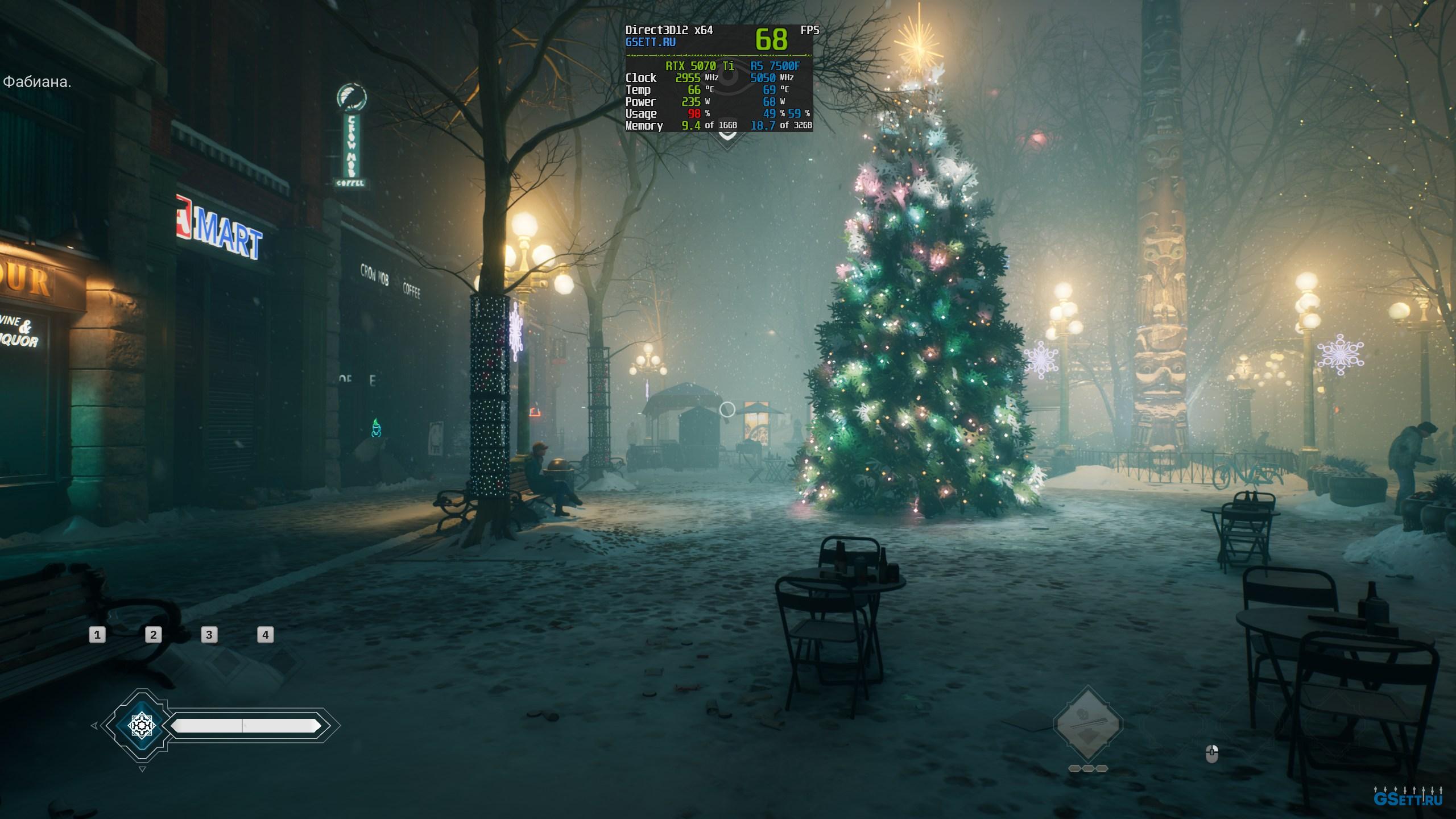Open the GSETT.RU link in the performance overlay
Image resolution: width=1456 pixels, height=819 pixels.
pyautogui.click(x=651, y=42)
